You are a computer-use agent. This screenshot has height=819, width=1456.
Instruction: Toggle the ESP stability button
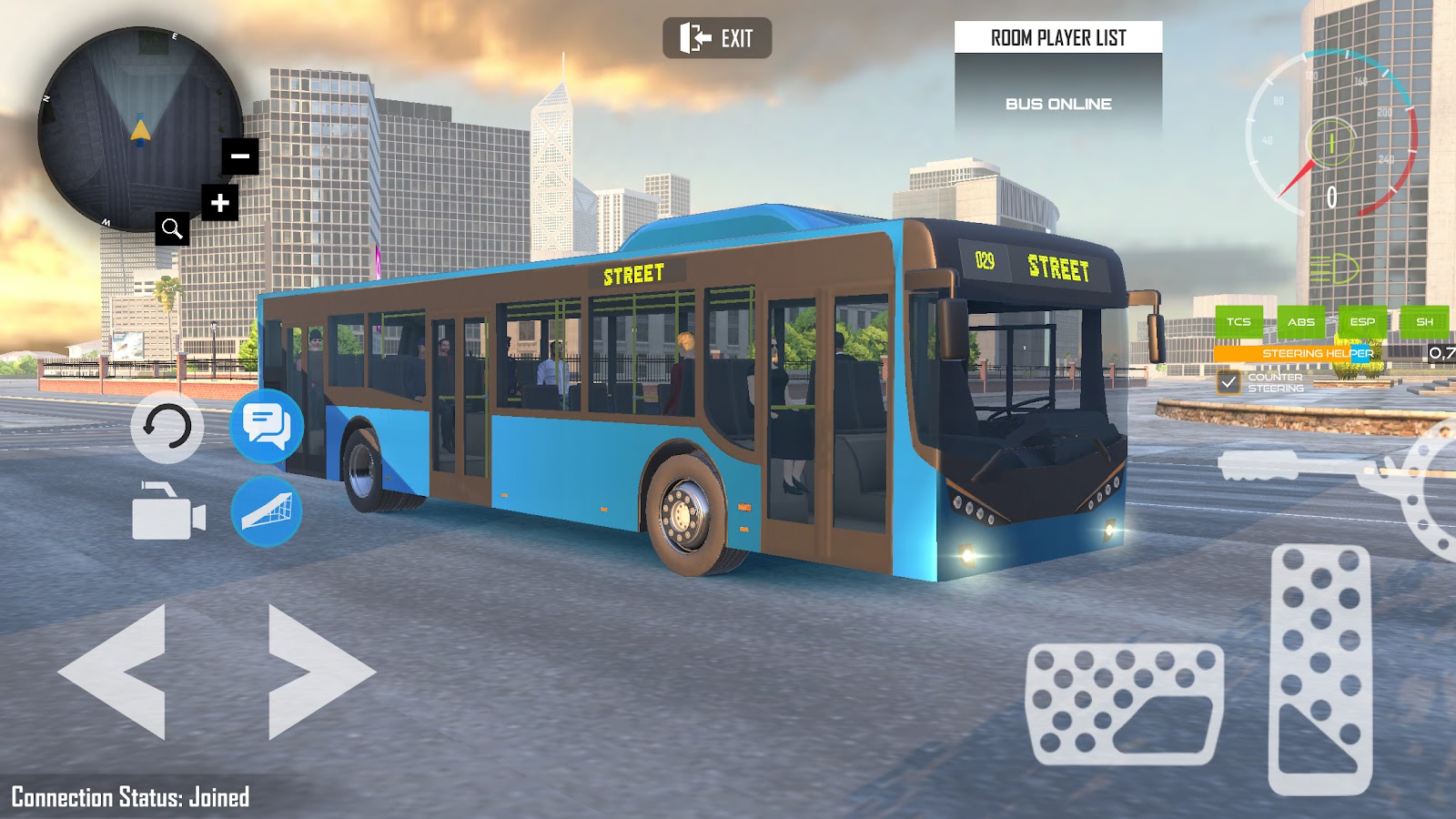[x=1362, y=321]
